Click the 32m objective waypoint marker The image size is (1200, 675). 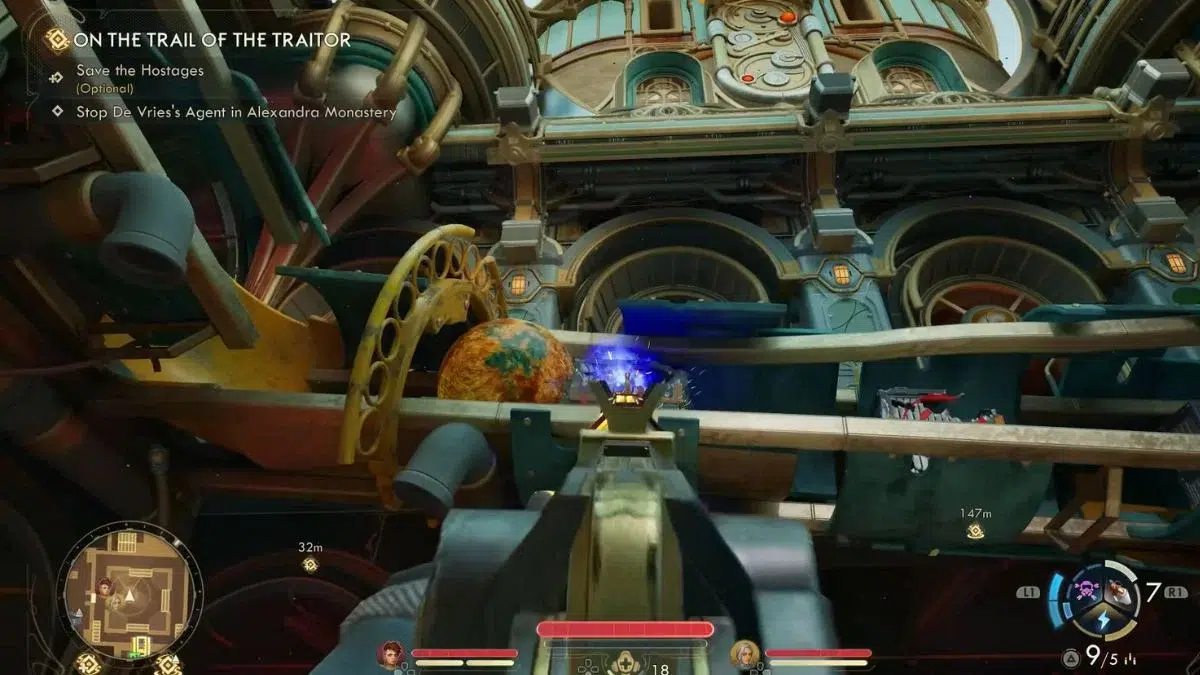[310, 565]
